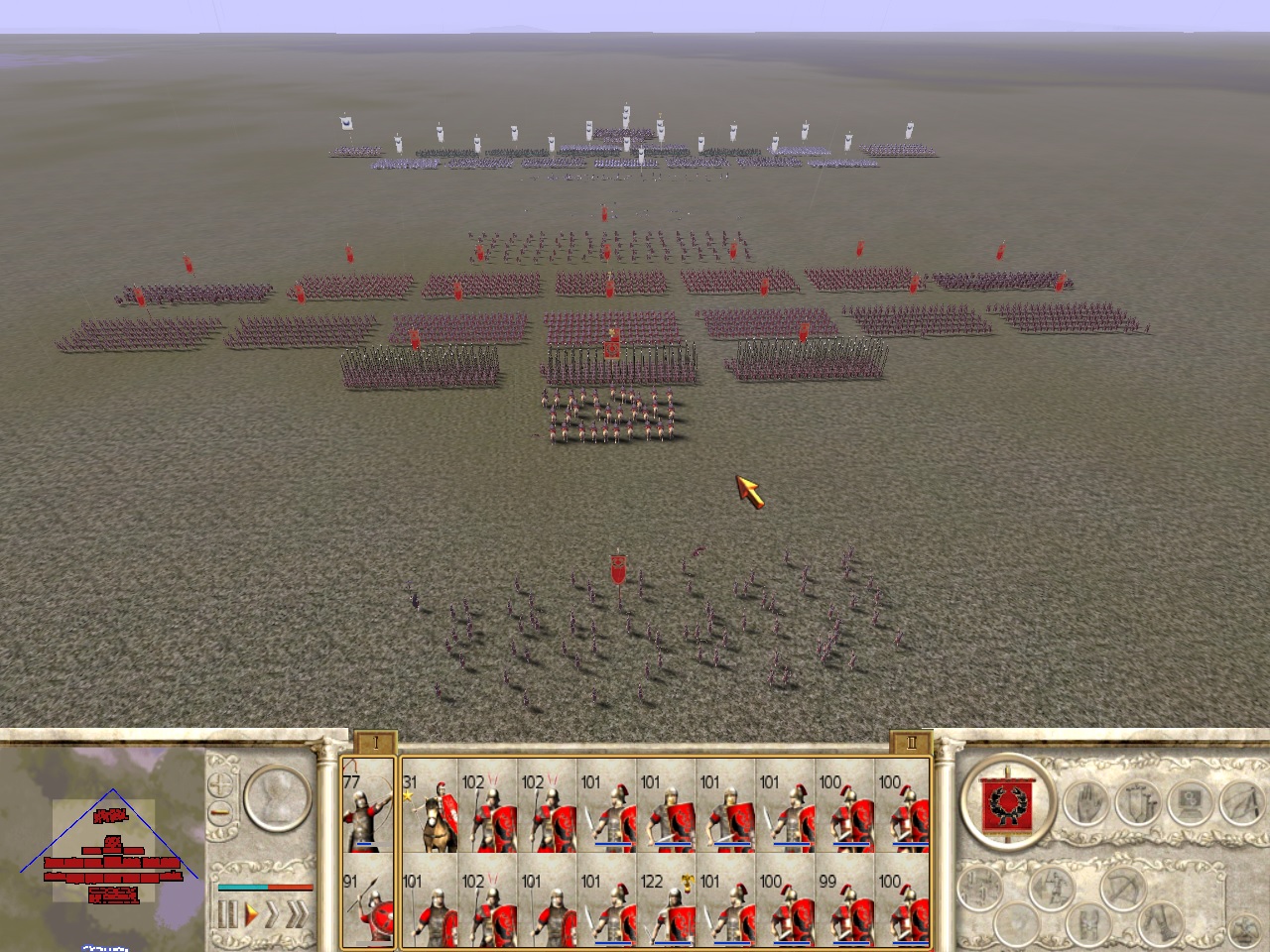Set battle speed to triple fast forward
Viewport: 1270px width, 952px height.
[296, 913]
